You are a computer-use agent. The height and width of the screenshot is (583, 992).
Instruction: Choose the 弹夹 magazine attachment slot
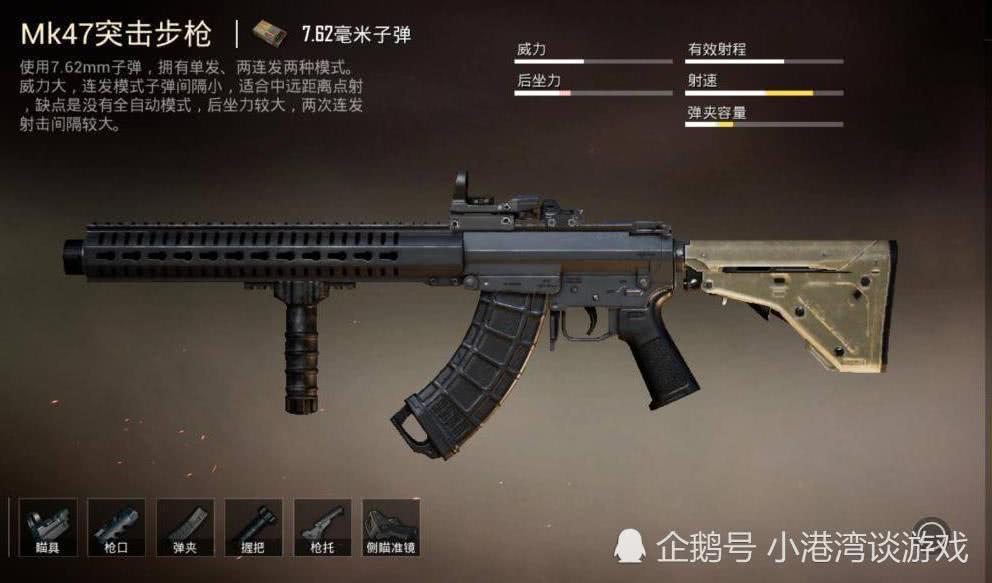click(x=185, y=527)
